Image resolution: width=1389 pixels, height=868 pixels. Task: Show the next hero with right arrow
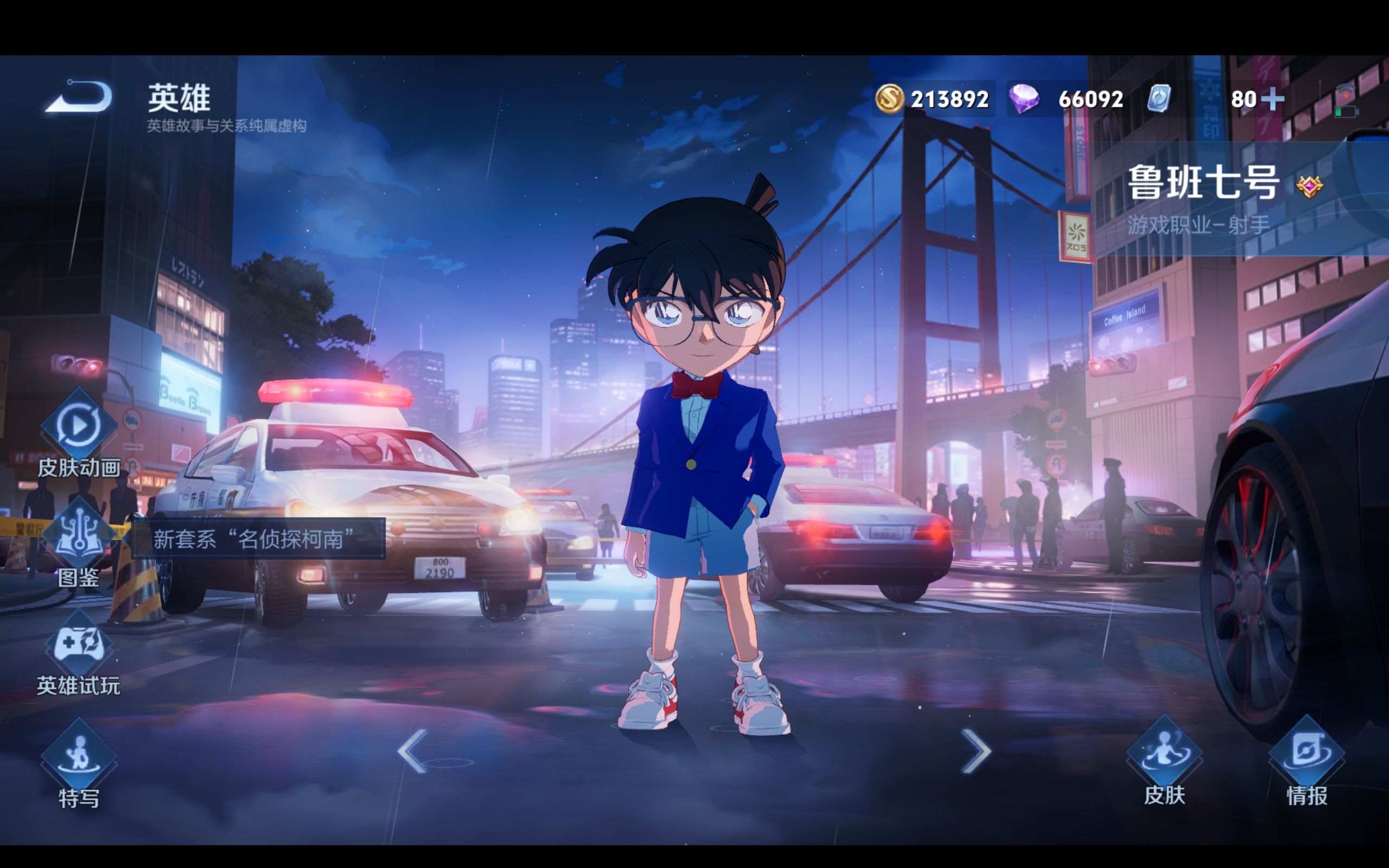(x=976, y=751)
